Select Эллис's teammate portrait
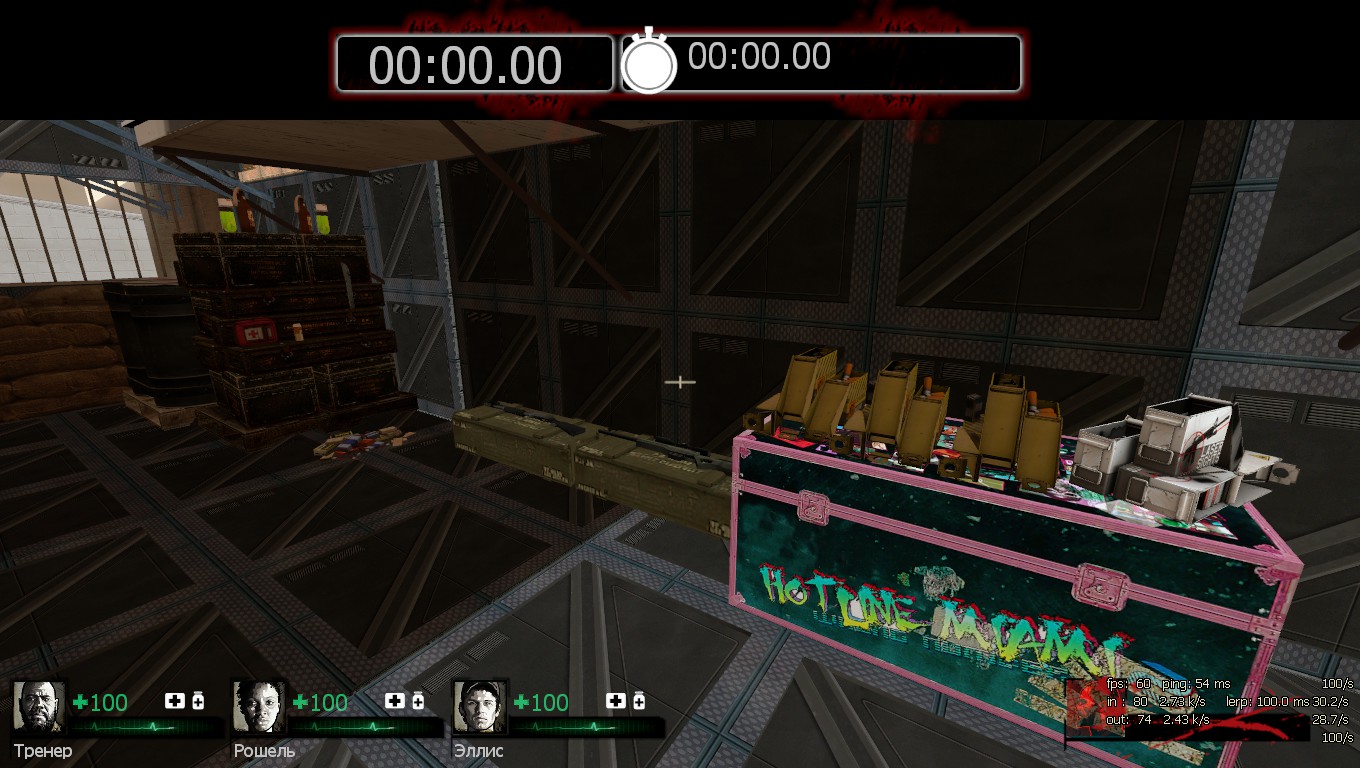This screenshot has height=768, width=1360. tap(480, 707)
